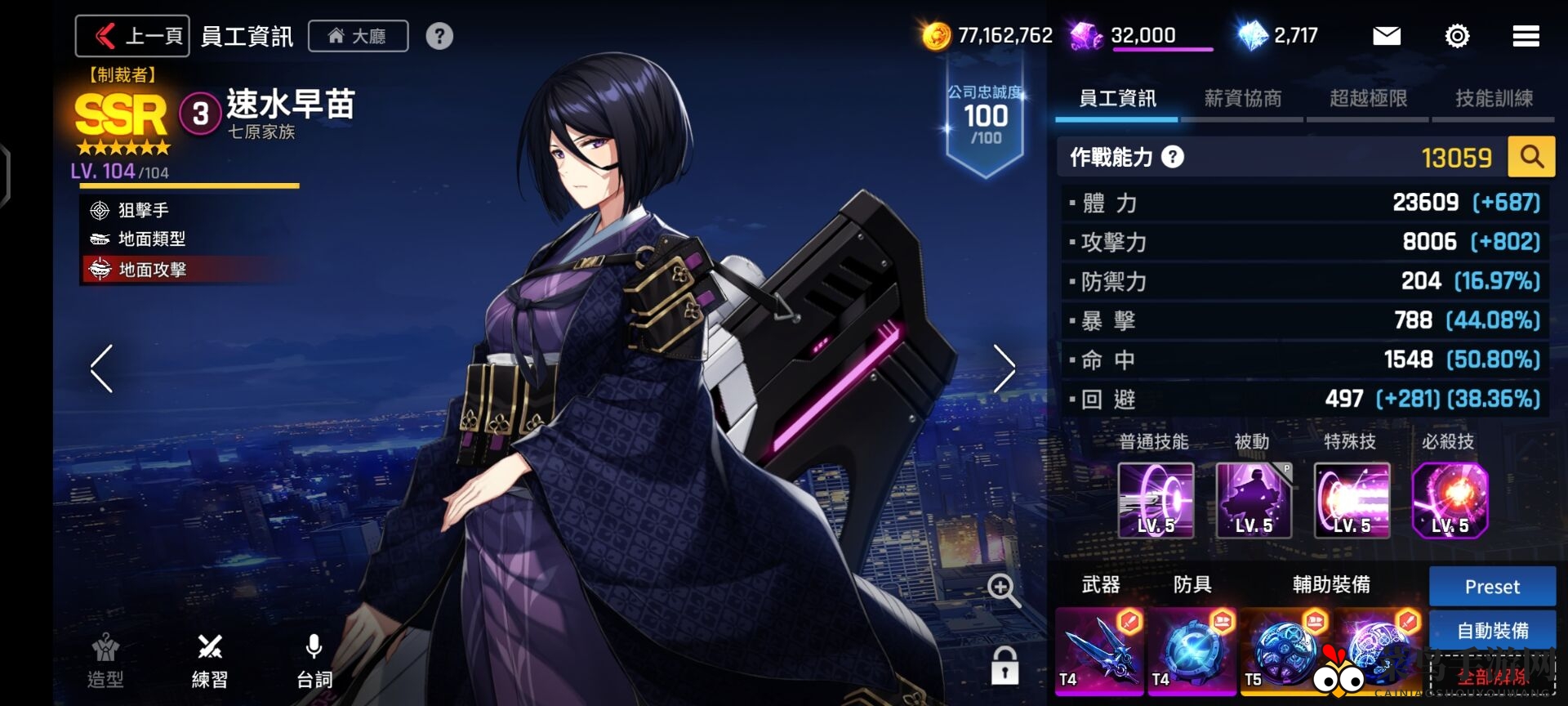Click the 自動裝備 auto-equip button
The height and width of the screenshot is (706, 1568).
pos(1492,631)
